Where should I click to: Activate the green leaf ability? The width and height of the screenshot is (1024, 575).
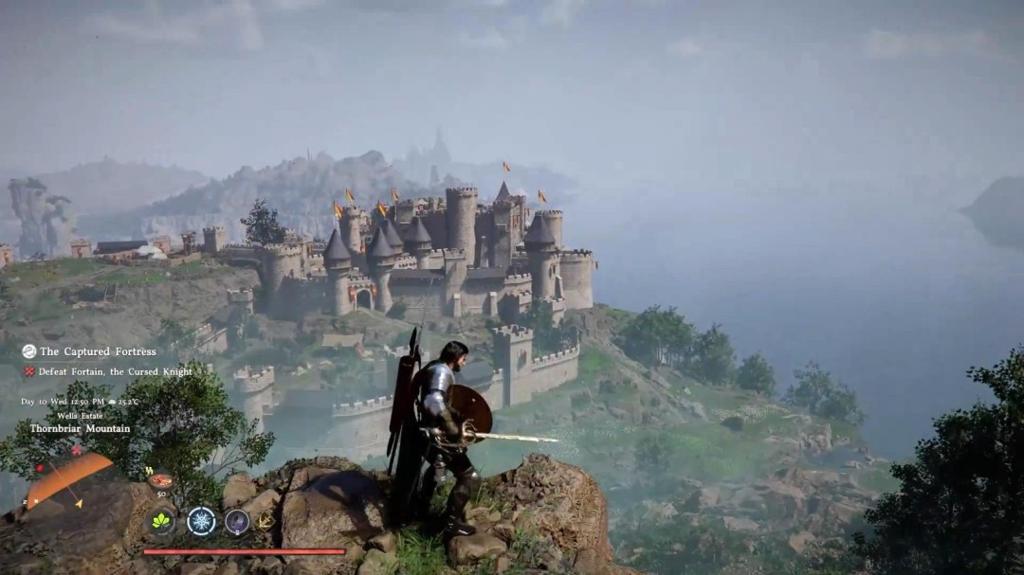[x=161, y=520]
